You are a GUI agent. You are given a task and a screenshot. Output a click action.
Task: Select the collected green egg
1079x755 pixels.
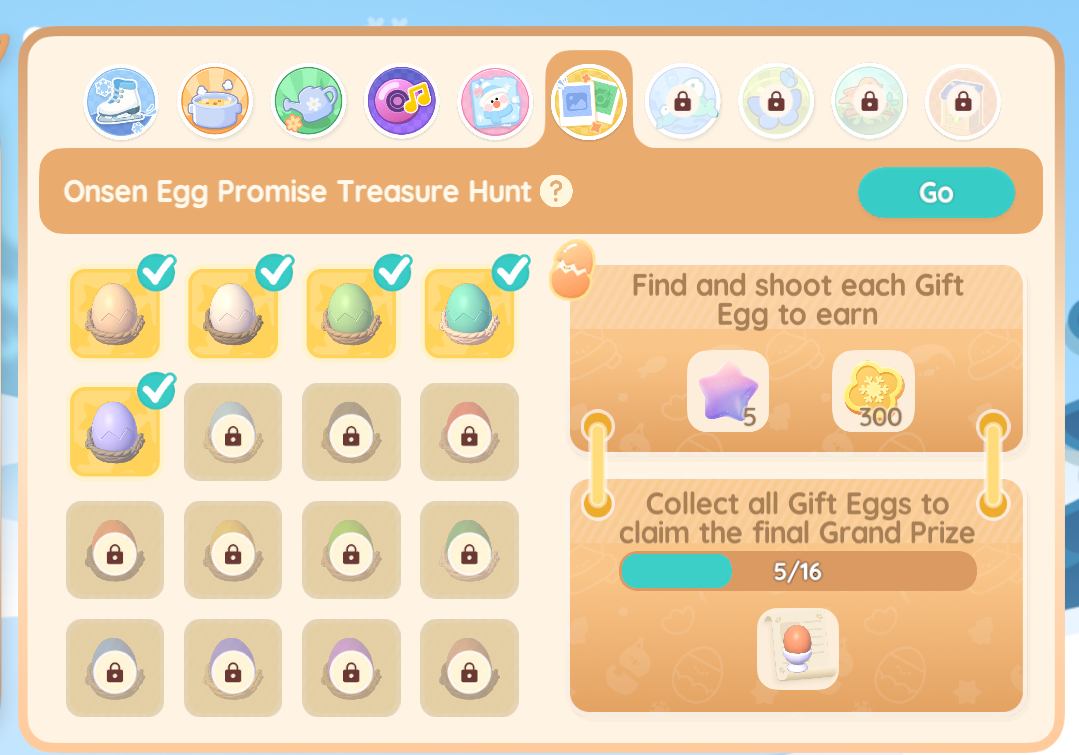351,313
